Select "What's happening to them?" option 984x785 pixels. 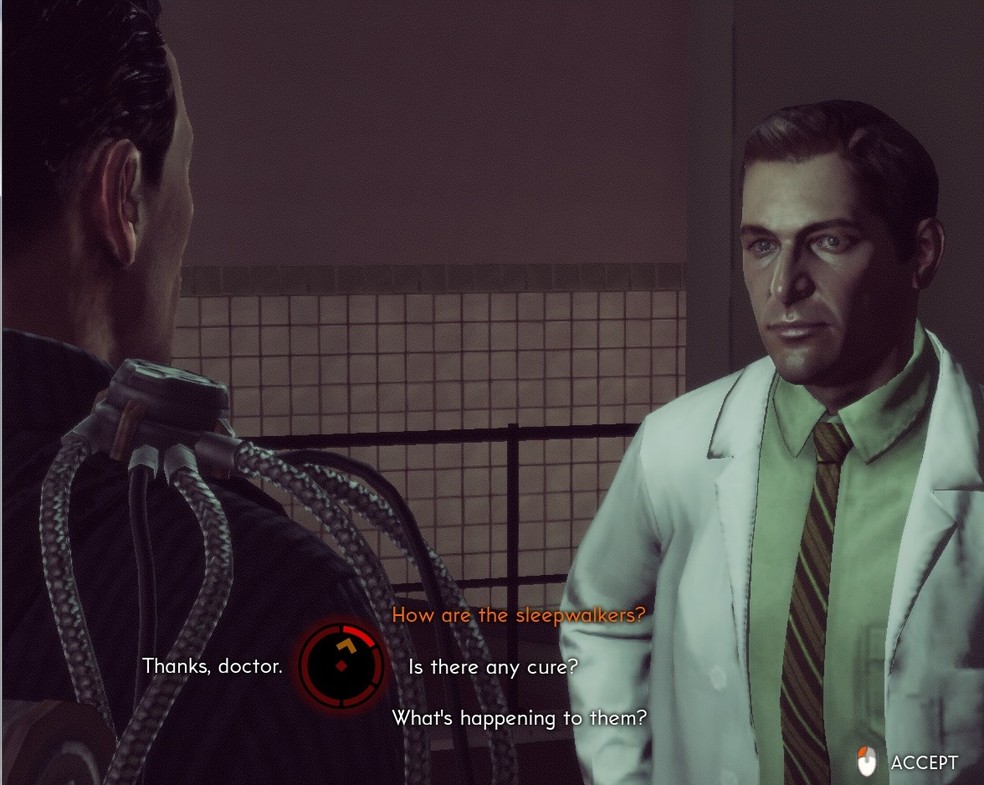click(x=518, y=718)
